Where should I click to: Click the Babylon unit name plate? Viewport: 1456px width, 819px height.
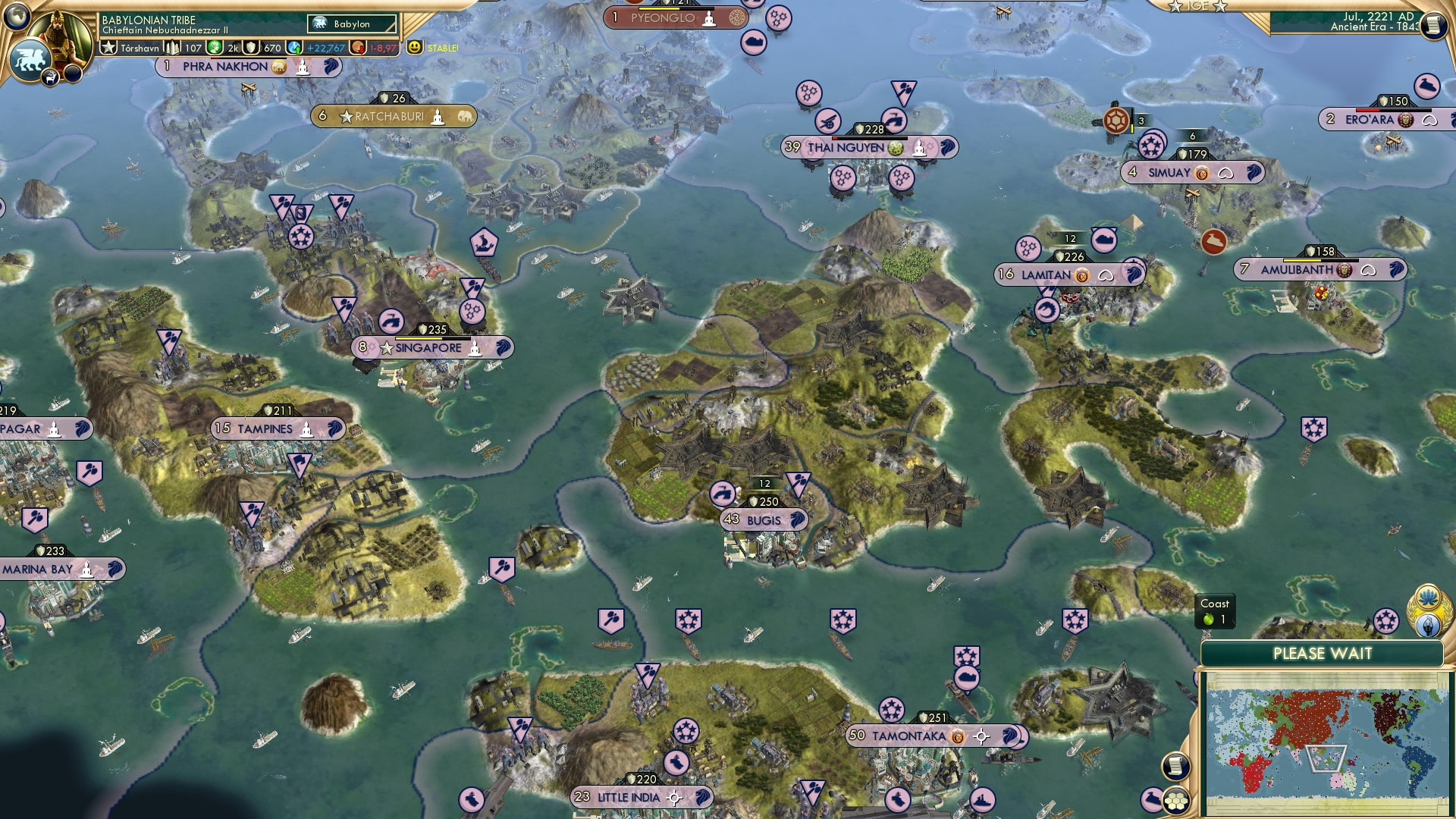coord(350,24)
